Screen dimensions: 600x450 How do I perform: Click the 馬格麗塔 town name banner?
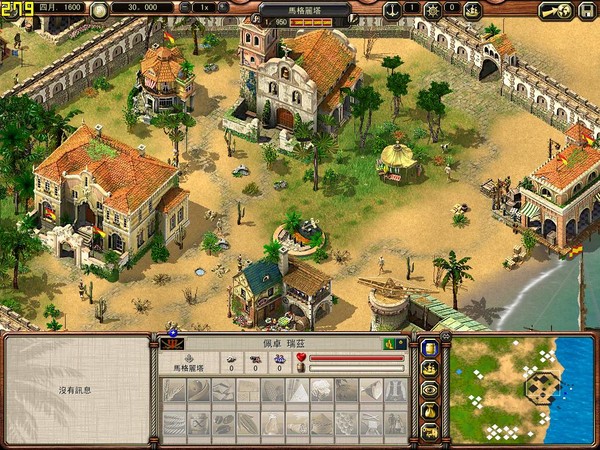click(x=305, y=10)
